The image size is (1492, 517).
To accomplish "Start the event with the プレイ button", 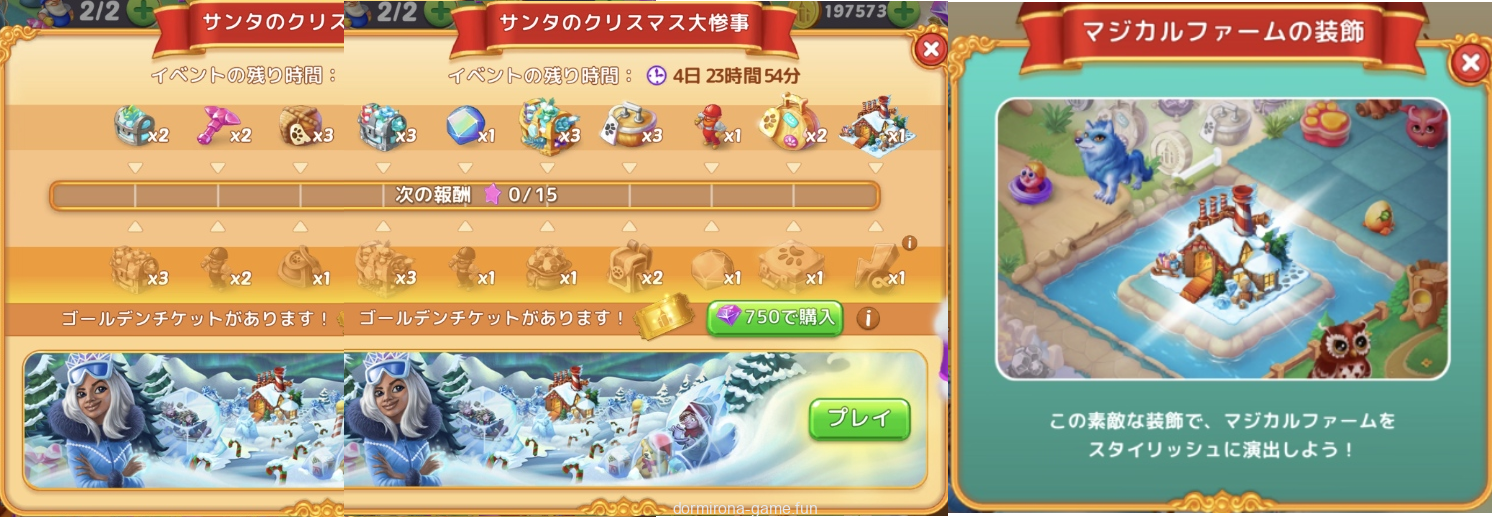I will (859, 419).
